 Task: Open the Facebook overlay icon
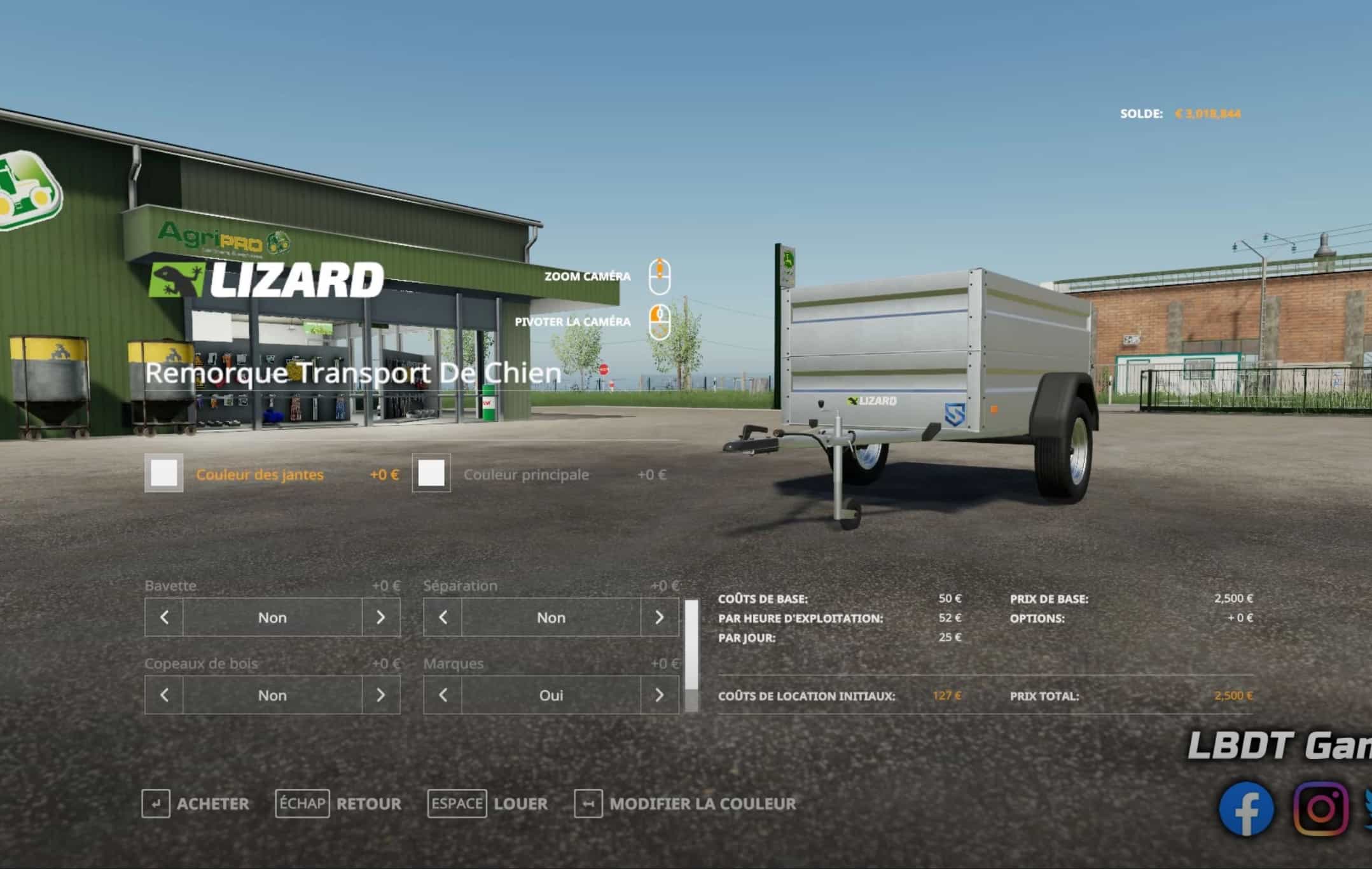(x=1246, y=809)
